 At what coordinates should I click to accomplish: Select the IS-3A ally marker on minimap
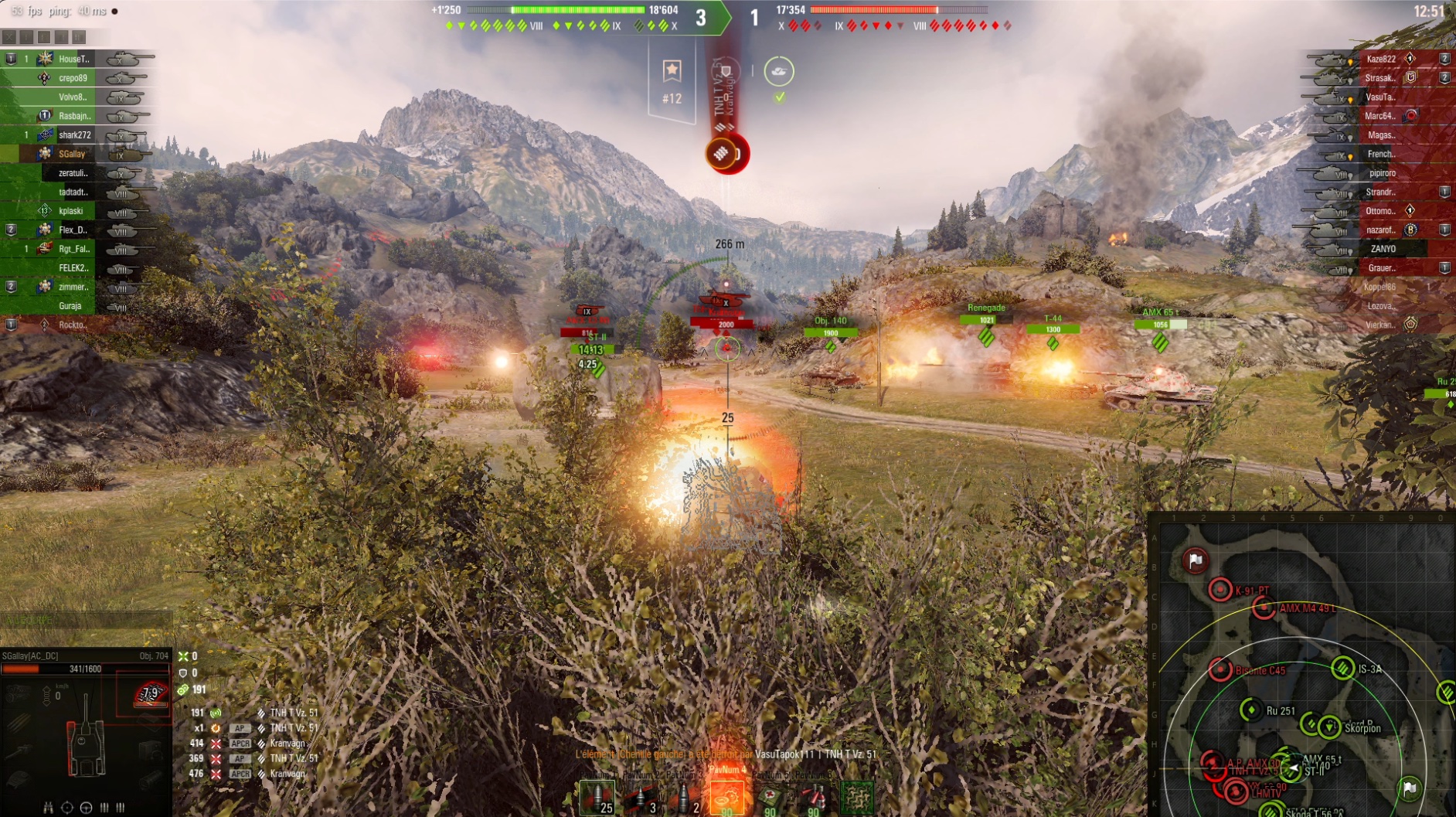coord(1342,668)
